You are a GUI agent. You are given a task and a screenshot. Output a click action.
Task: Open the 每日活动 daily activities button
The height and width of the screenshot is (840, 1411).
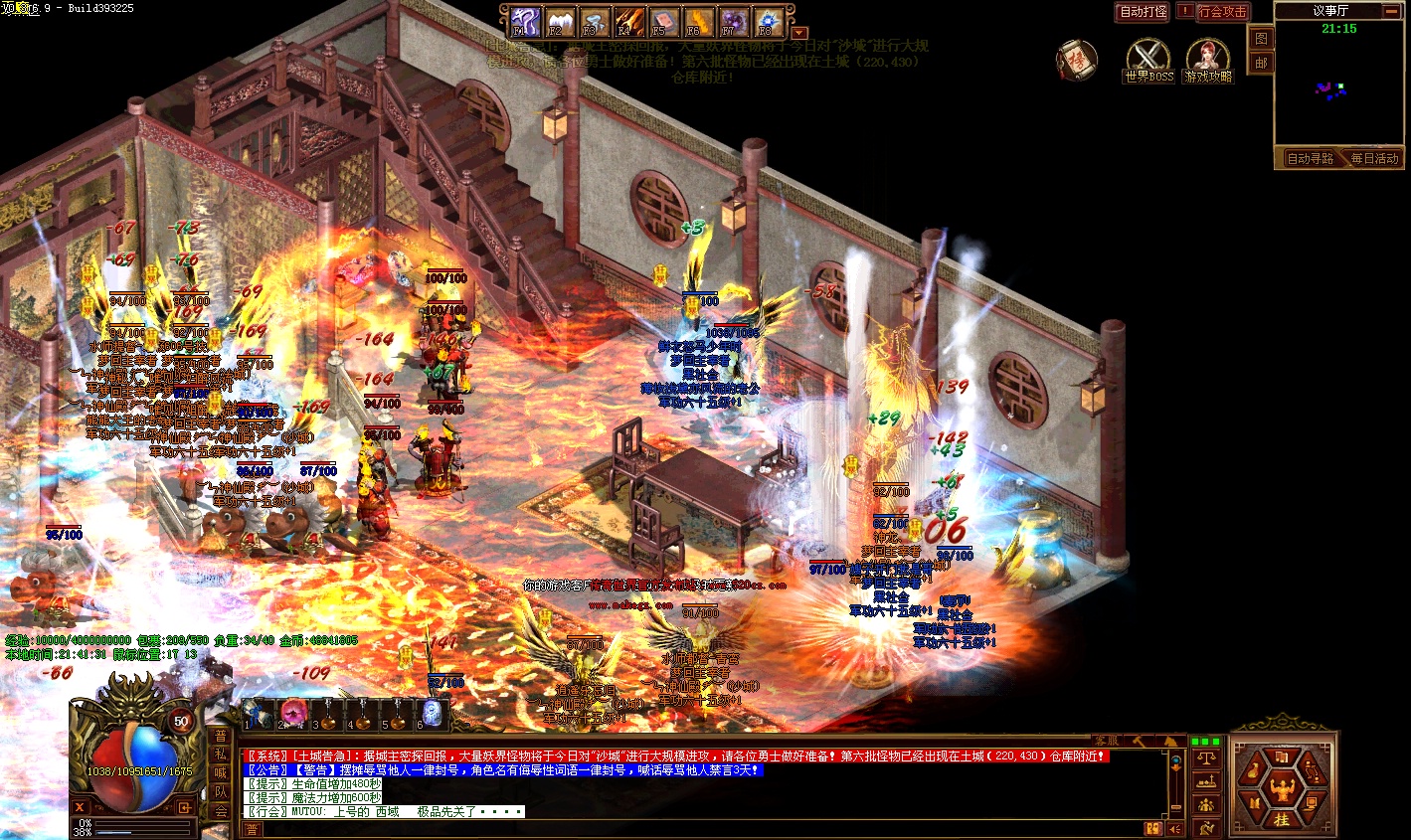1374,159
